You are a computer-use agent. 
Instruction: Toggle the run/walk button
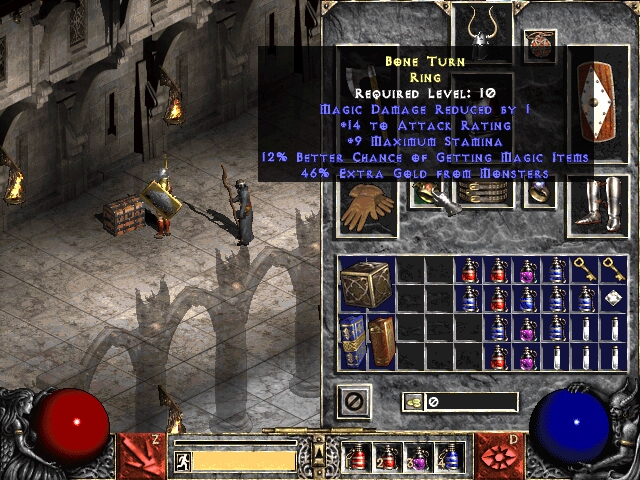[x=182, y=461]
